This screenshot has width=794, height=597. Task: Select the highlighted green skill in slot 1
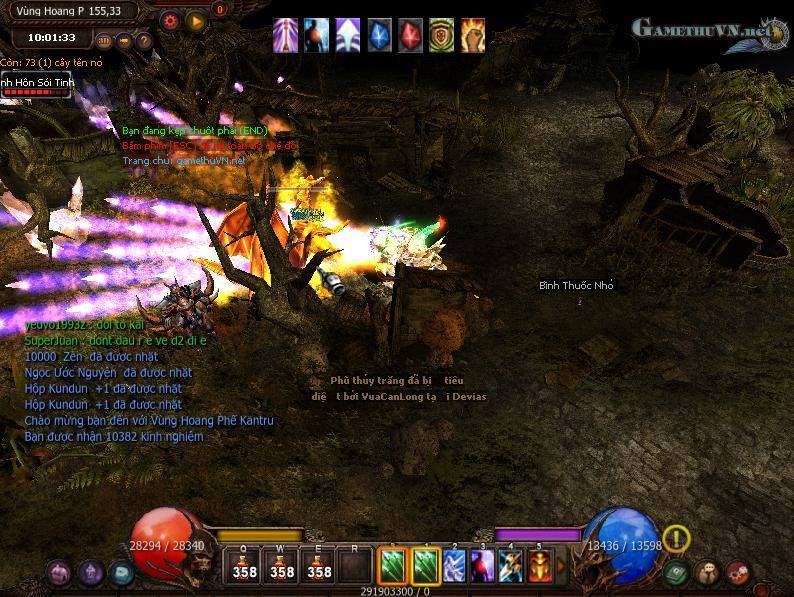426,566
